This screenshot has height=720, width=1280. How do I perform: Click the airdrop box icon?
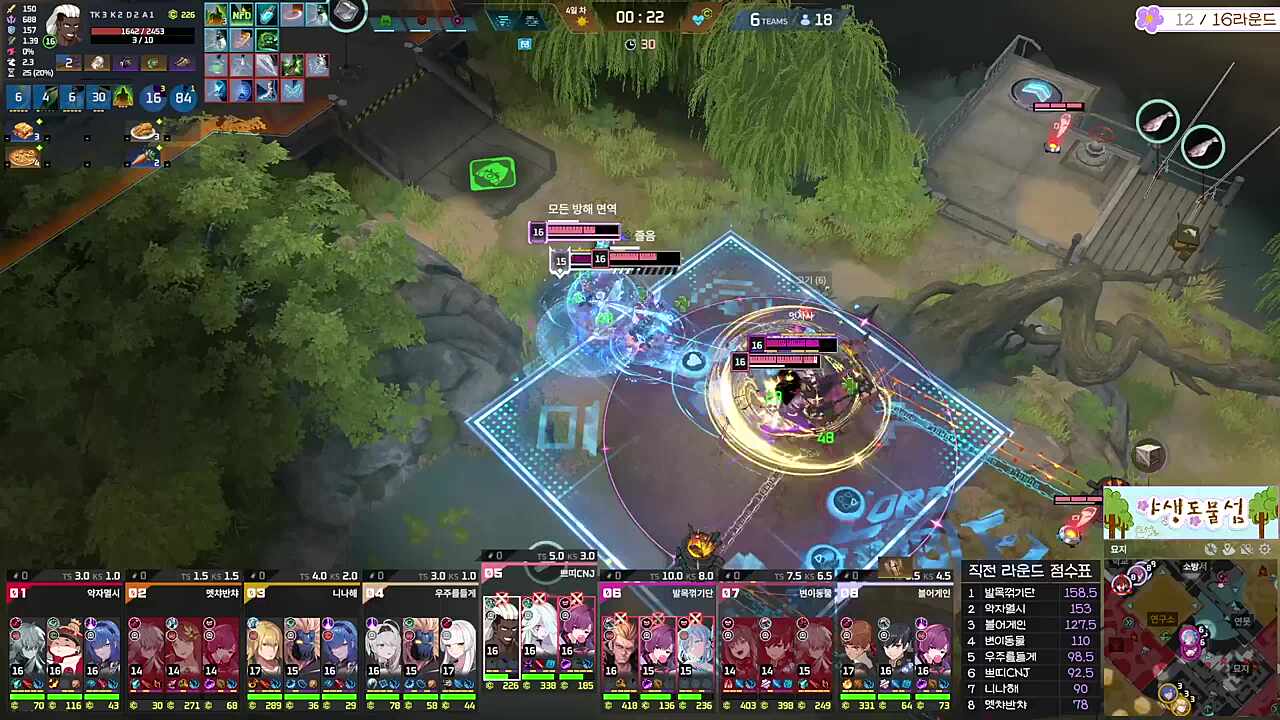1149,456
